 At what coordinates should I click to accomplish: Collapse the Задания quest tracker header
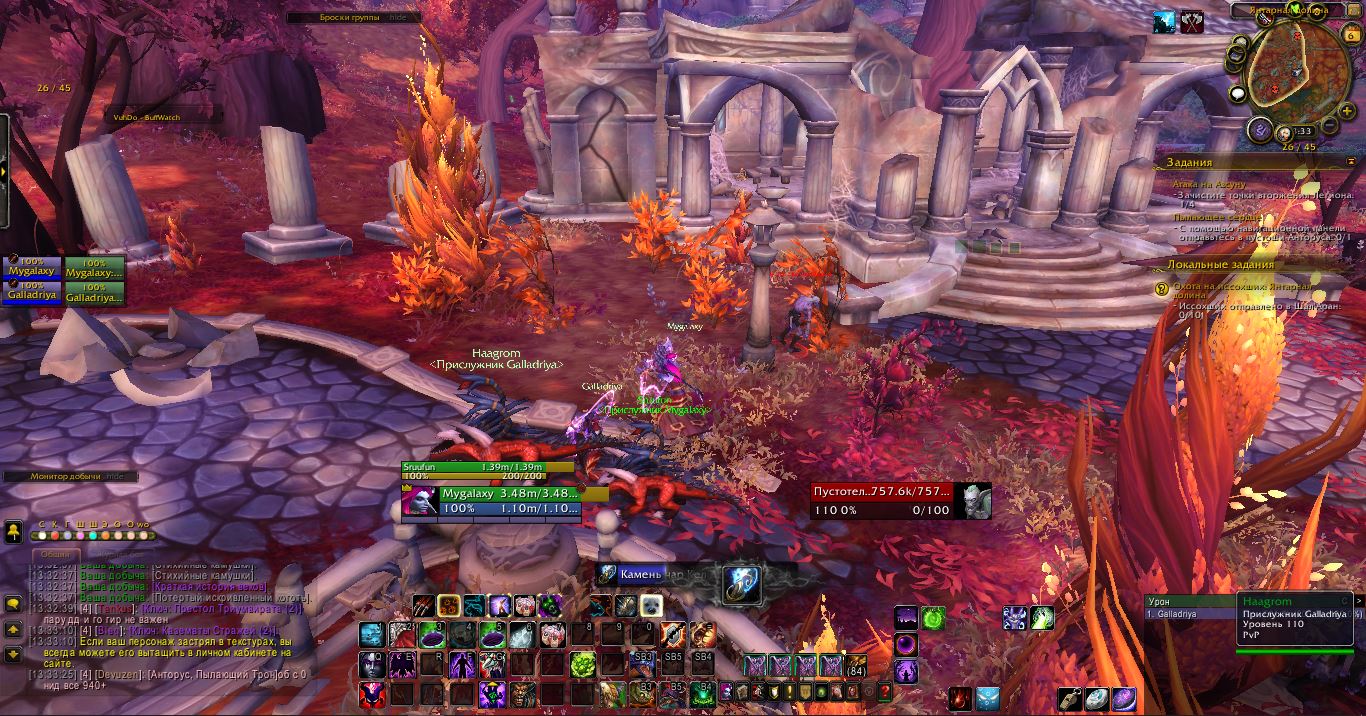[1351, 160]
